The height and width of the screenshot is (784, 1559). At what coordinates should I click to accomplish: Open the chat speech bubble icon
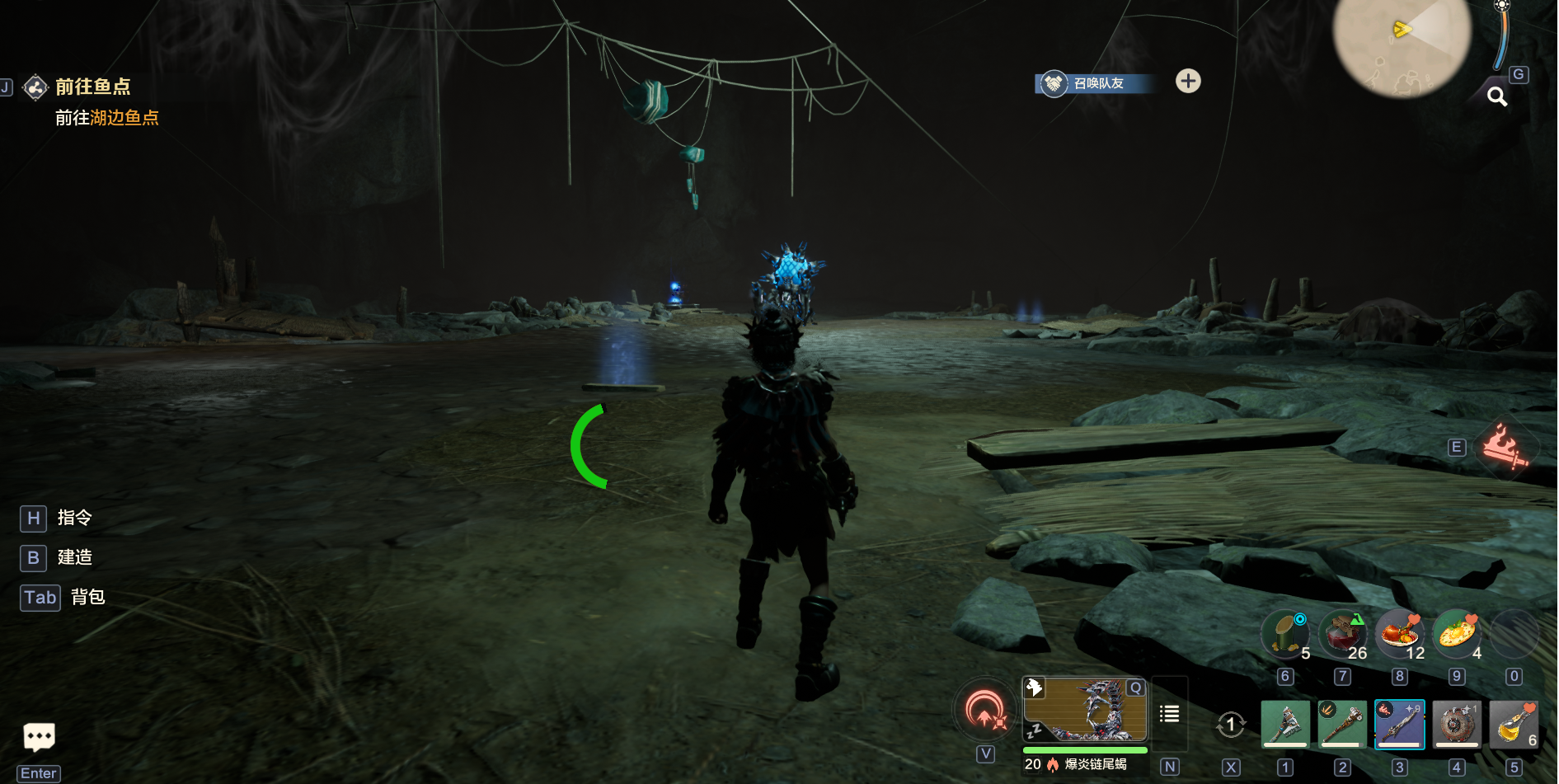[39, 736]
